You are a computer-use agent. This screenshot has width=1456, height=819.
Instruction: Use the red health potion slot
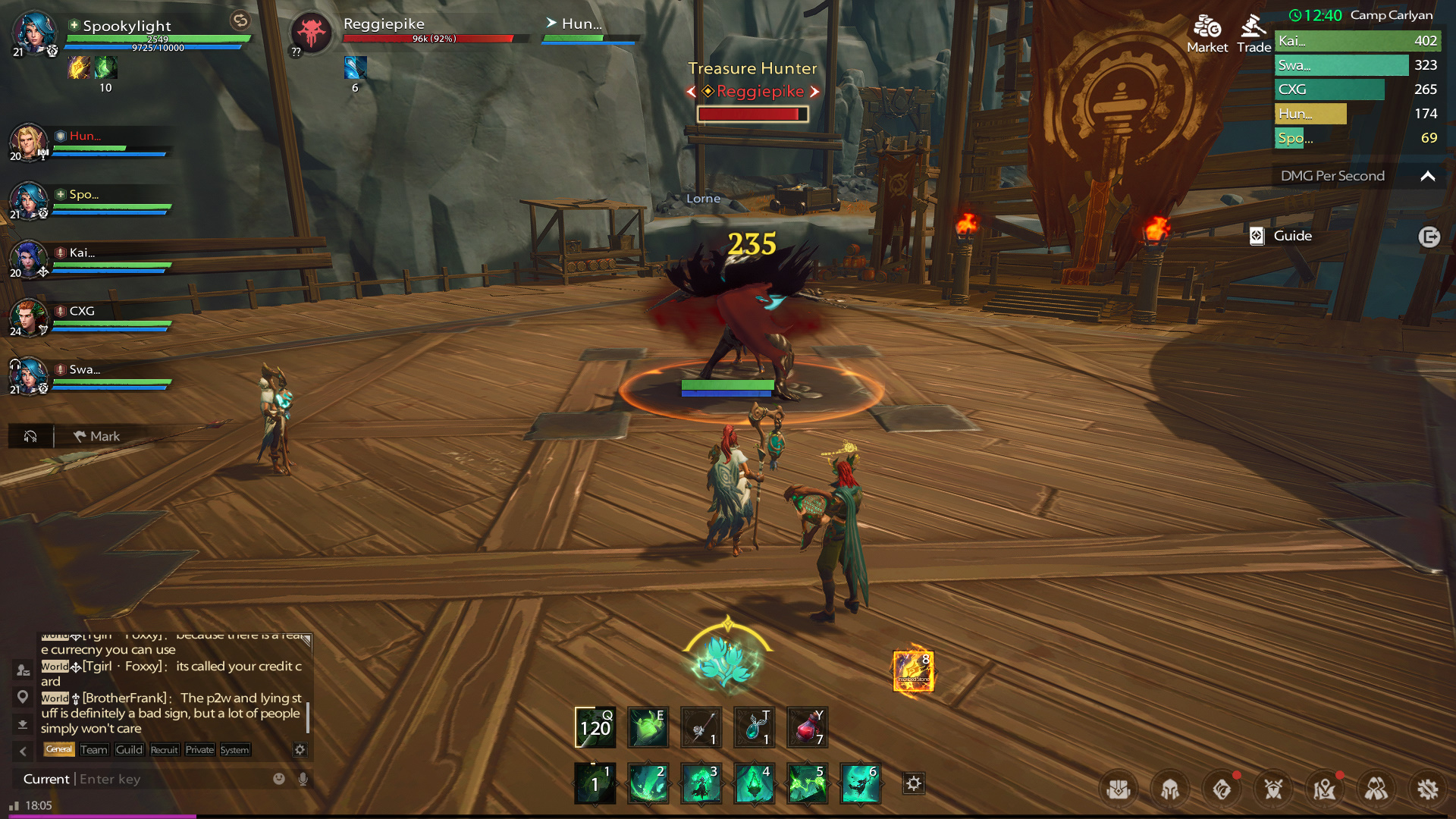click(807, 727)
